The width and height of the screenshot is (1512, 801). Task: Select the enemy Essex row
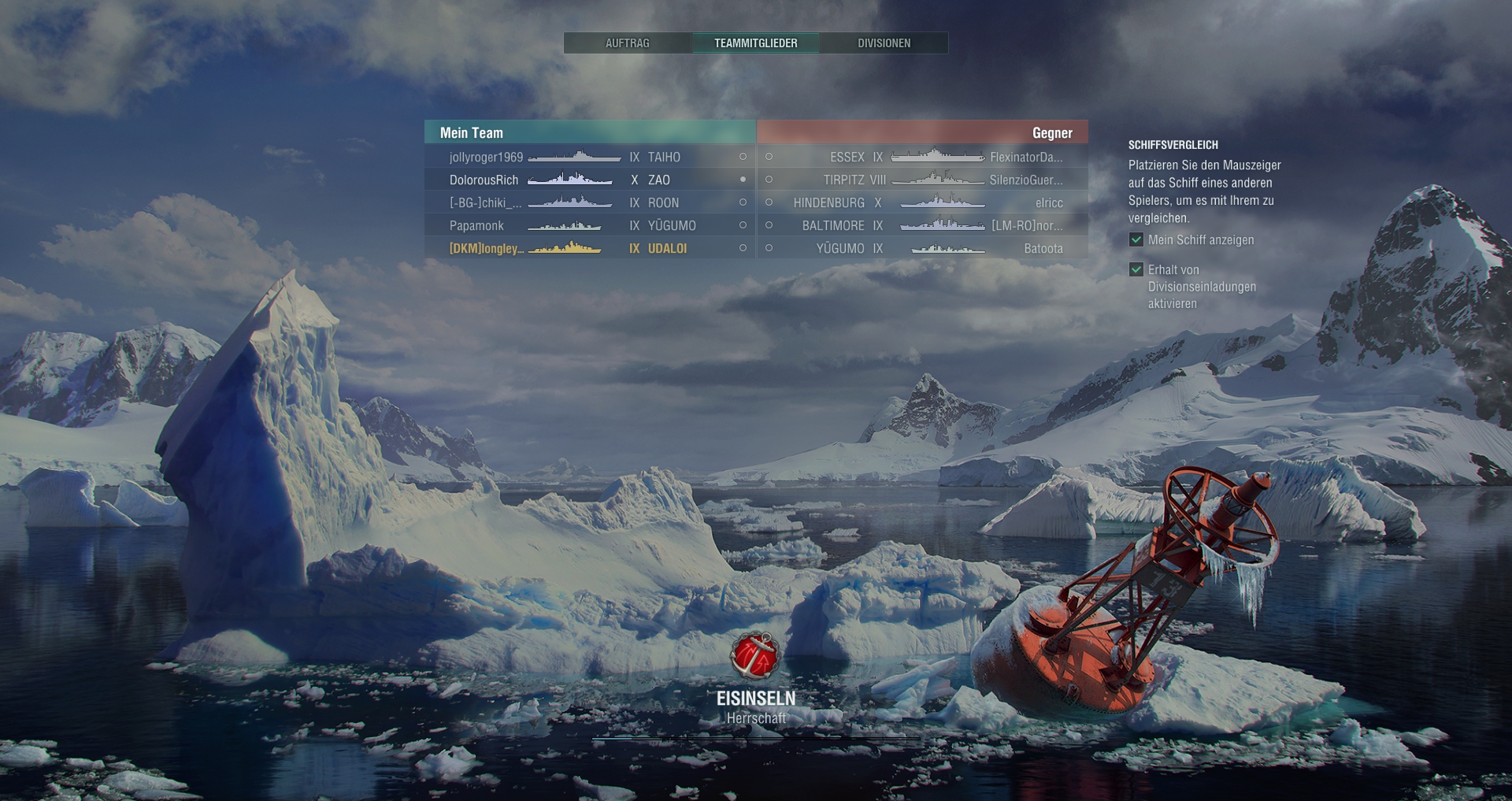[x=922, y=157]
